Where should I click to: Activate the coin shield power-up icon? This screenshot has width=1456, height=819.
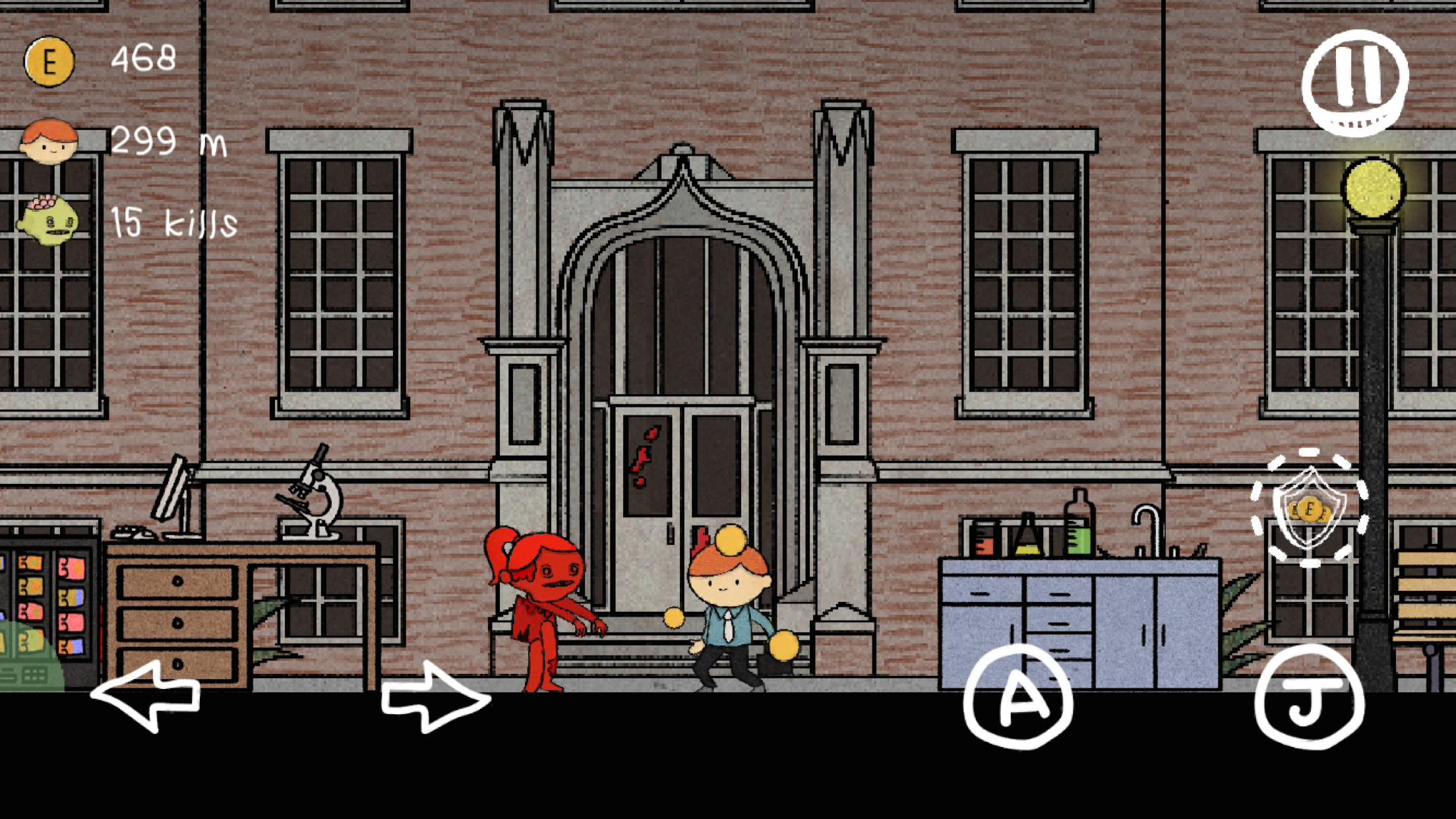(1310, 508)
